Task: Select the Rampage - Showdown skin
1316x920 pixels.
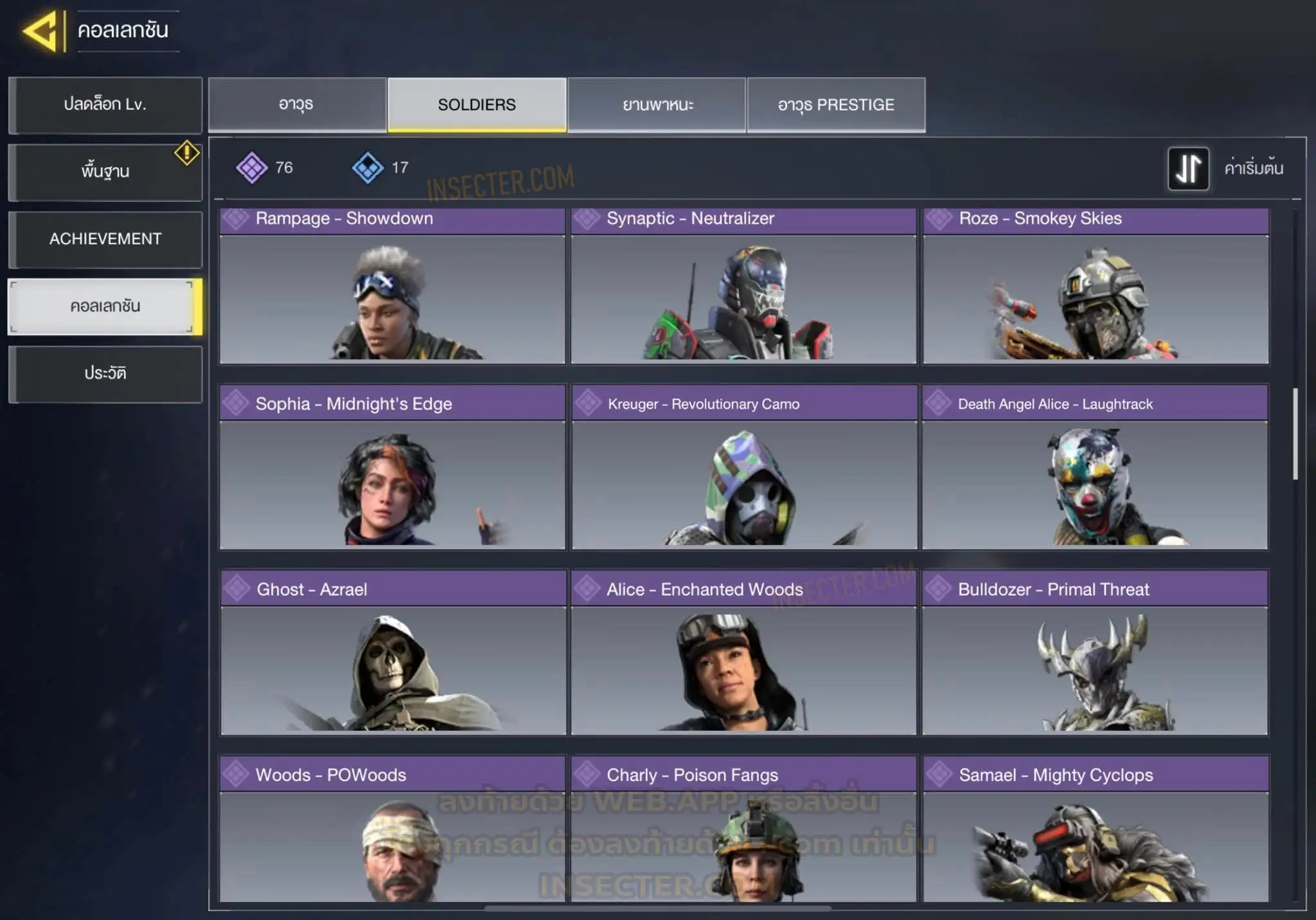Action: (392, 286)
